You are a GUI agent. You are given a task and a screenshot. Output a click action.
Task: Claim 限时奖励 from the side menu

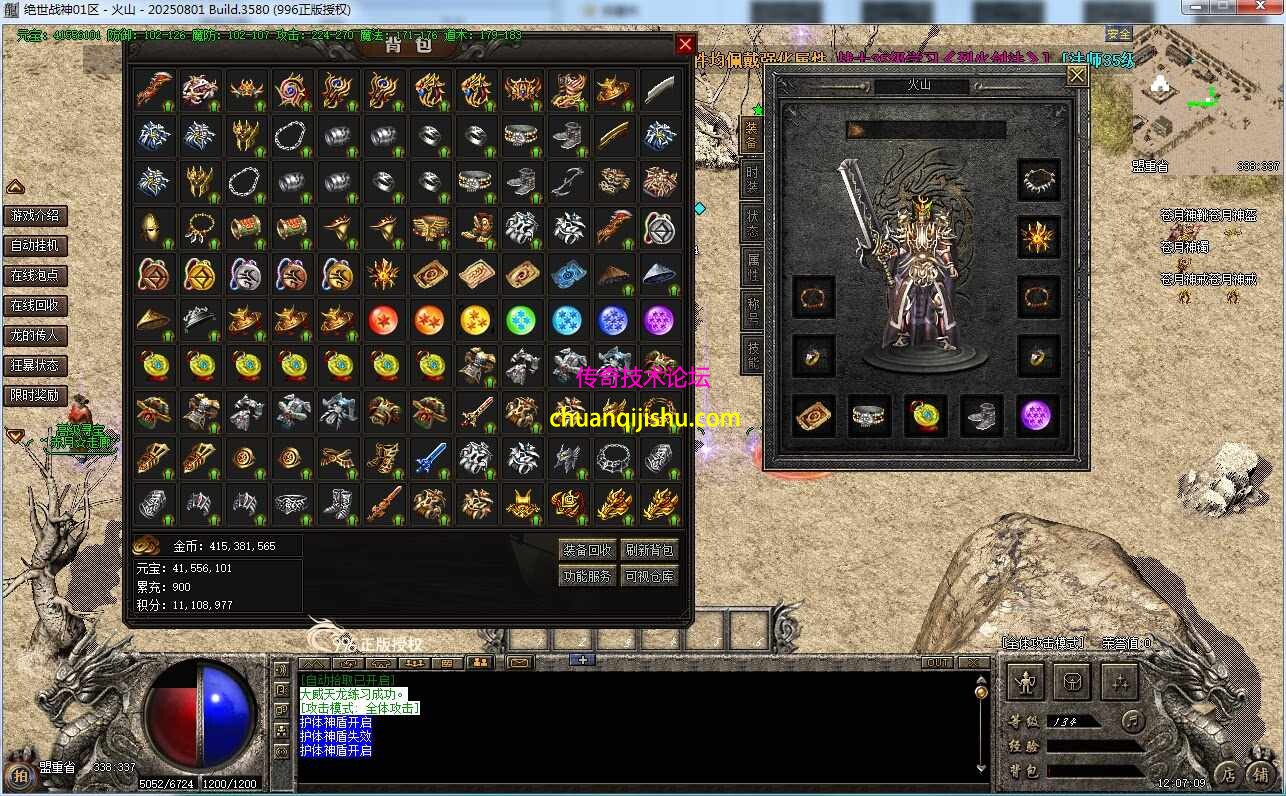35,395
